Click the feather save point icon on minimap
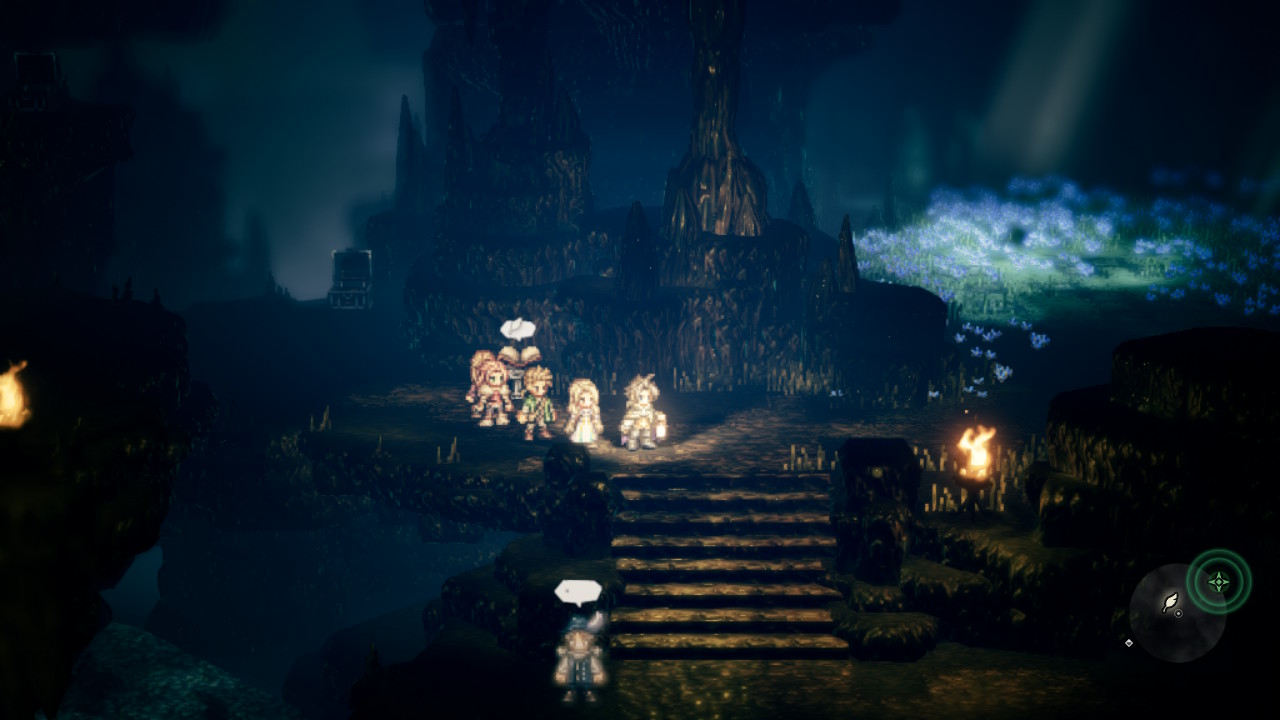 coord(1169,601)
